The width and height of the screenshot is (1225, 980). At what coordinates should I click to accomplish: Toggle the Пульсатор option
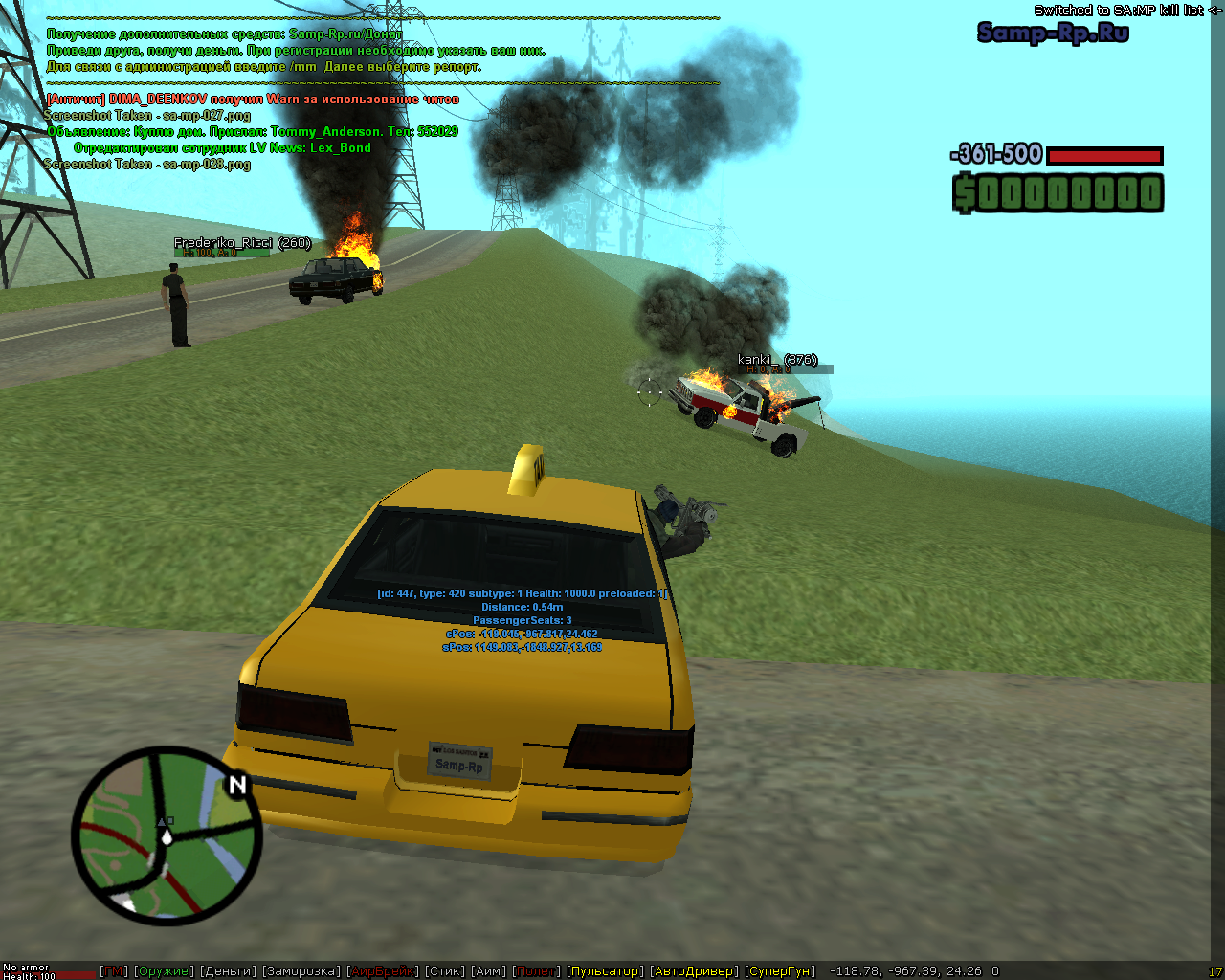tap(605, 971)
